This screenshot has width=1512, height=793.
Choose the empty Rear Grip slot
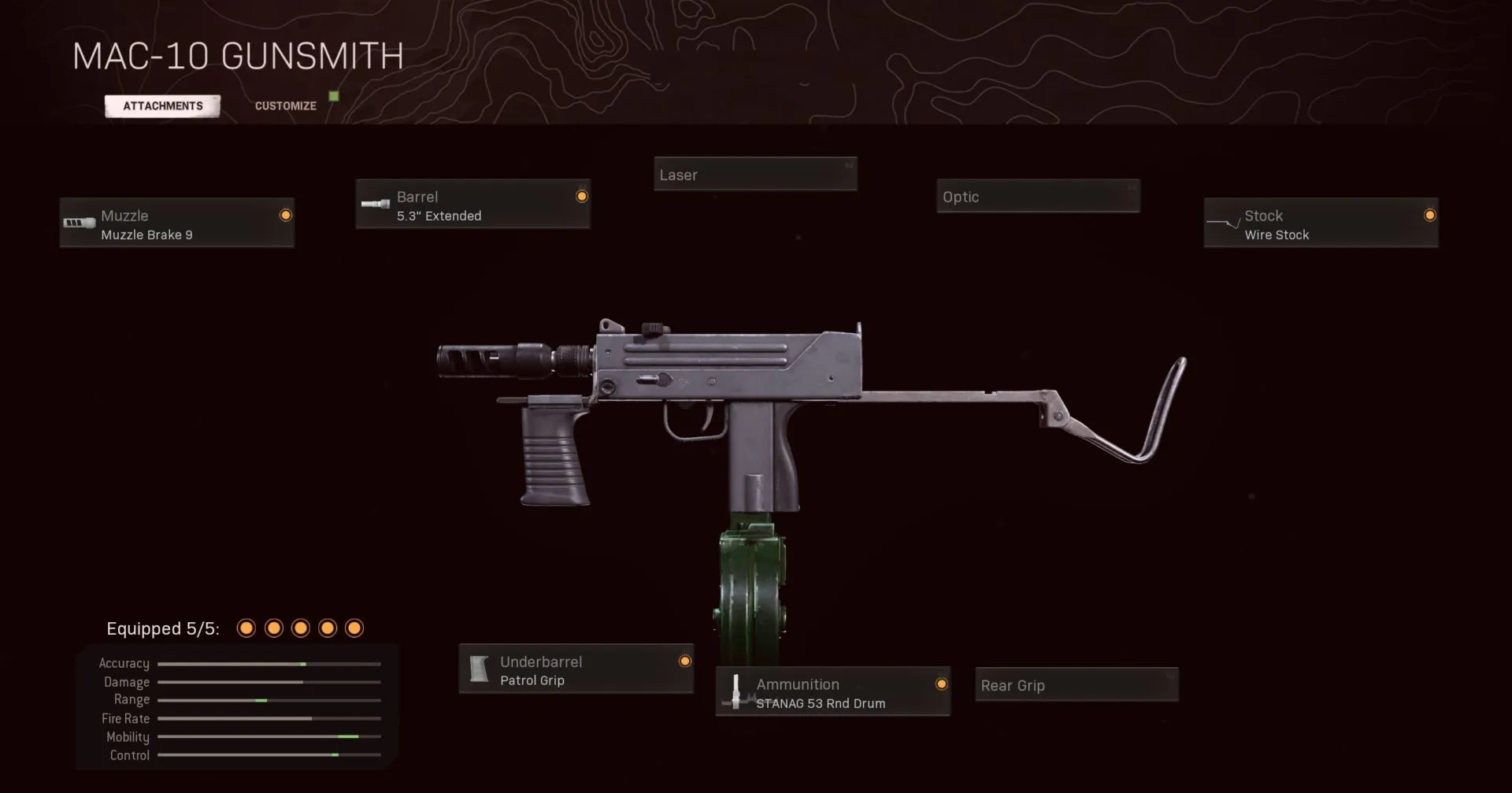click(x=1076, y=685)
